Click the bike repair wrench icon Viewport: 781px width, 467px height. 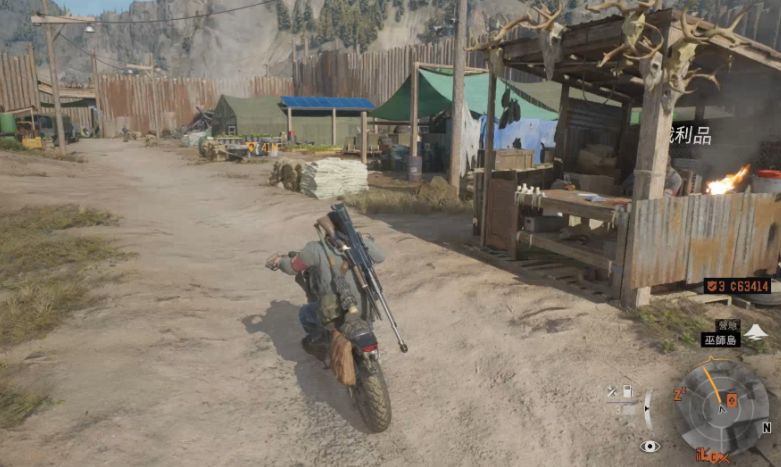coord(611,391)
